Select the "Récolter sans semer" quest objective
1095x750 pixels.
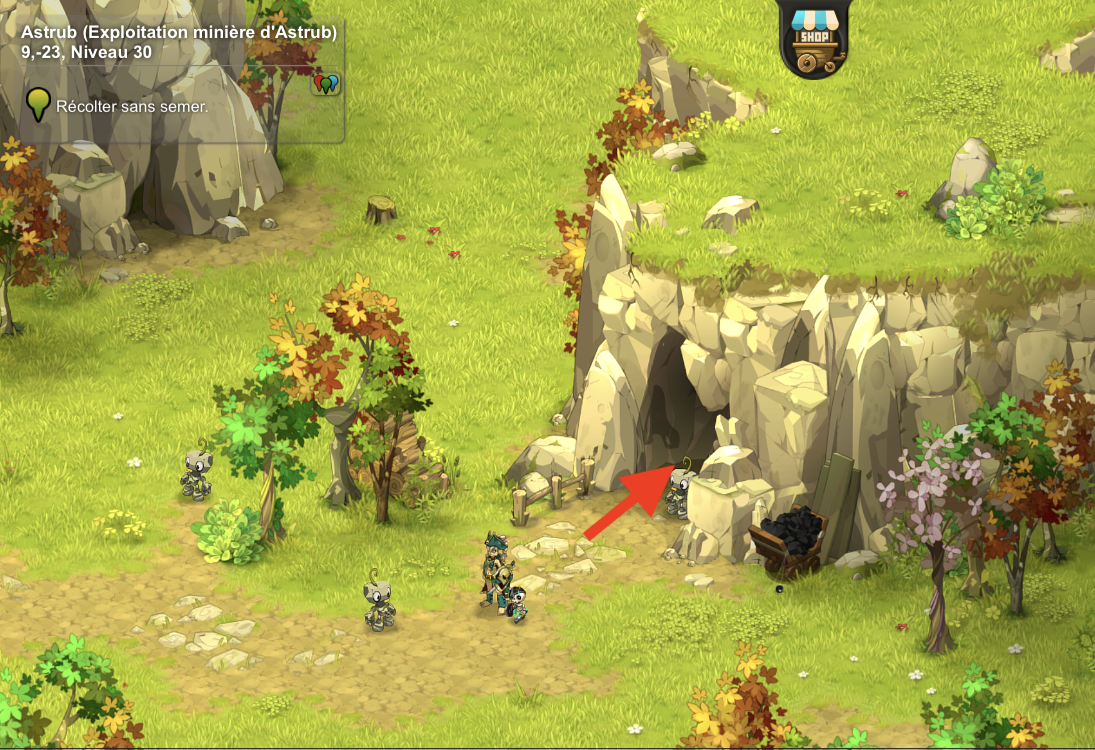(132, 106)
